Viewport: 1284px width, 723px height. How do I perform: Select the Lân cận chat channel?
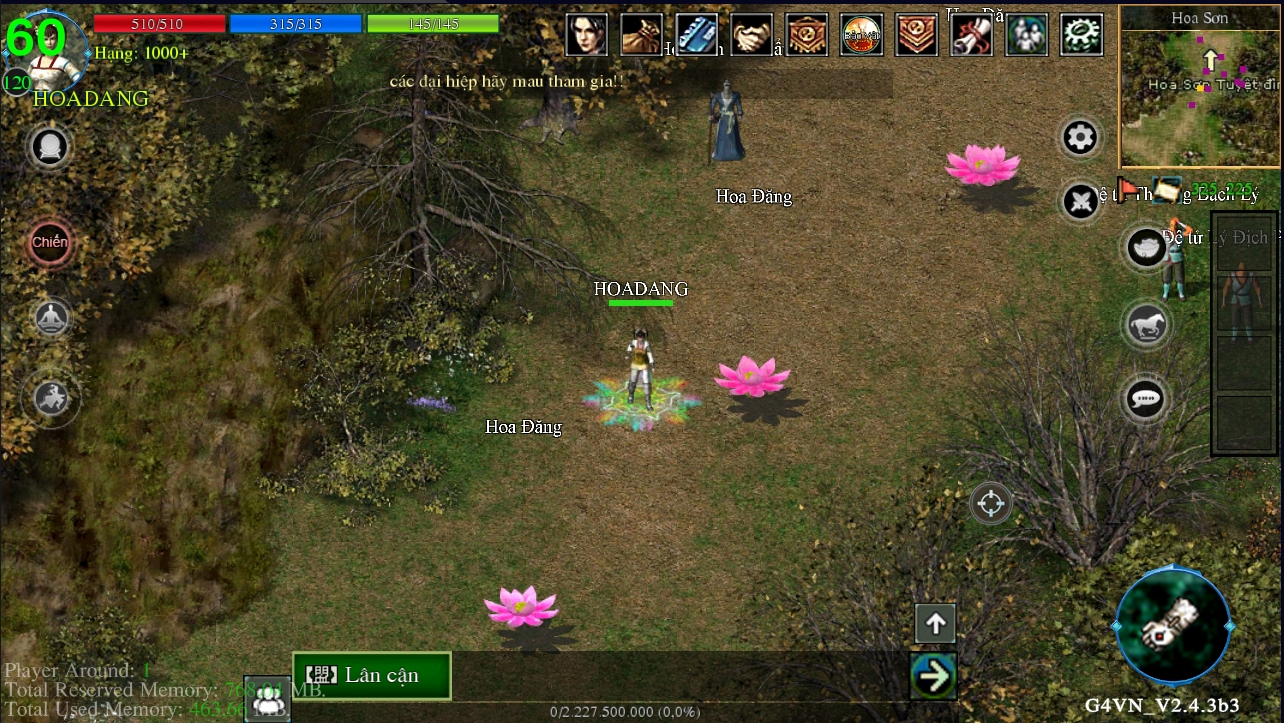[x=371, y=675]
